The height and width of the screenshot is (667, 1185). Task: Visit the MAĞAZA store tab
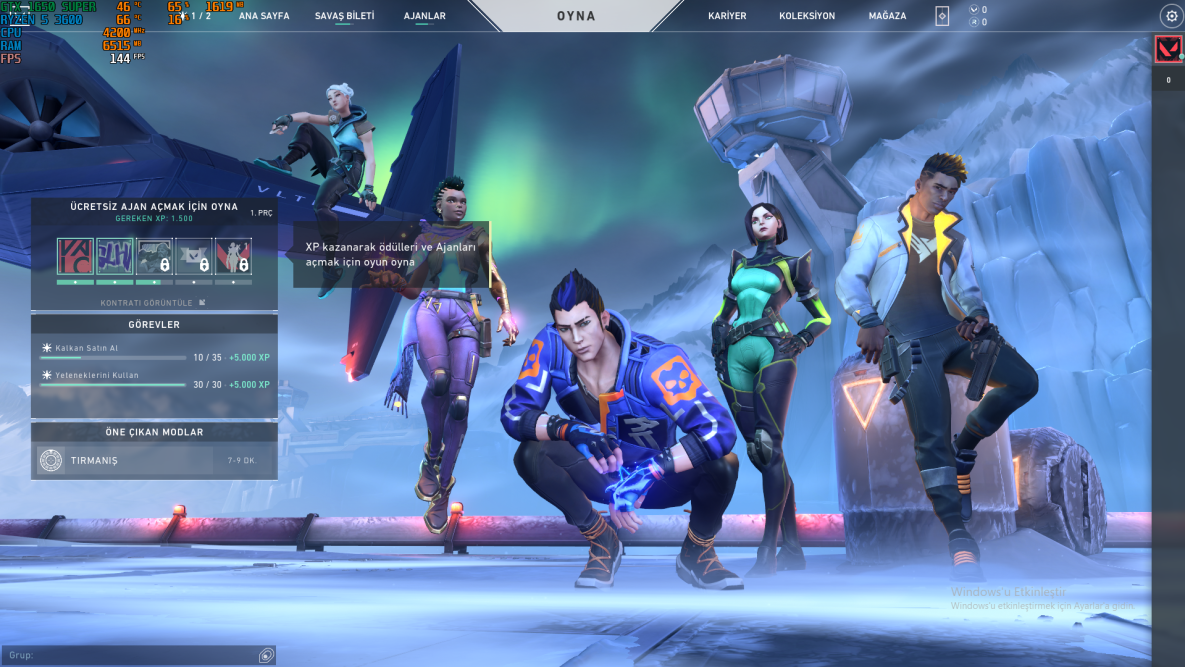coord(888,16)
